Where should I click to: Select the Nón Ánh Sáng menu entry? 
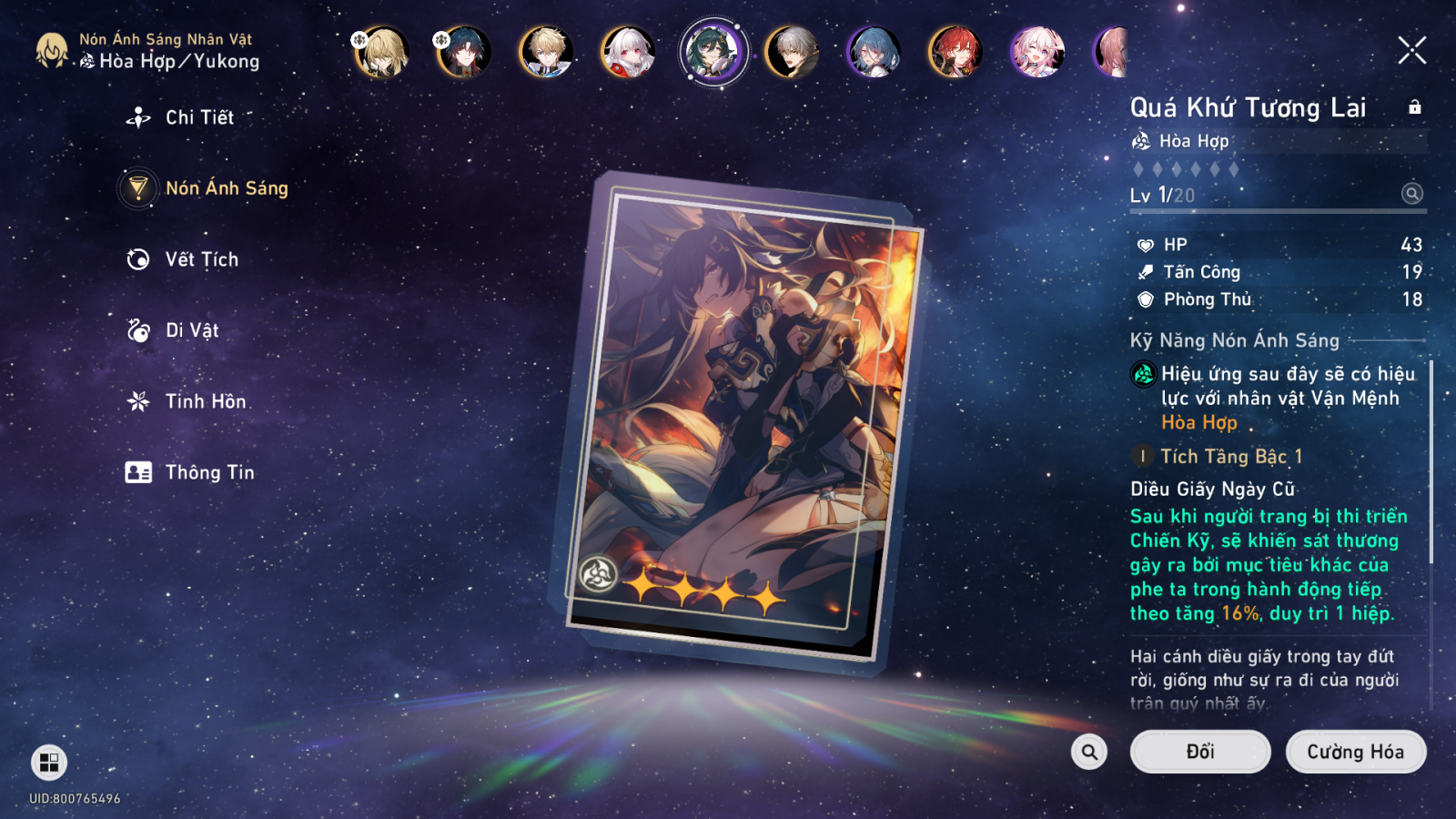[226, 188]
